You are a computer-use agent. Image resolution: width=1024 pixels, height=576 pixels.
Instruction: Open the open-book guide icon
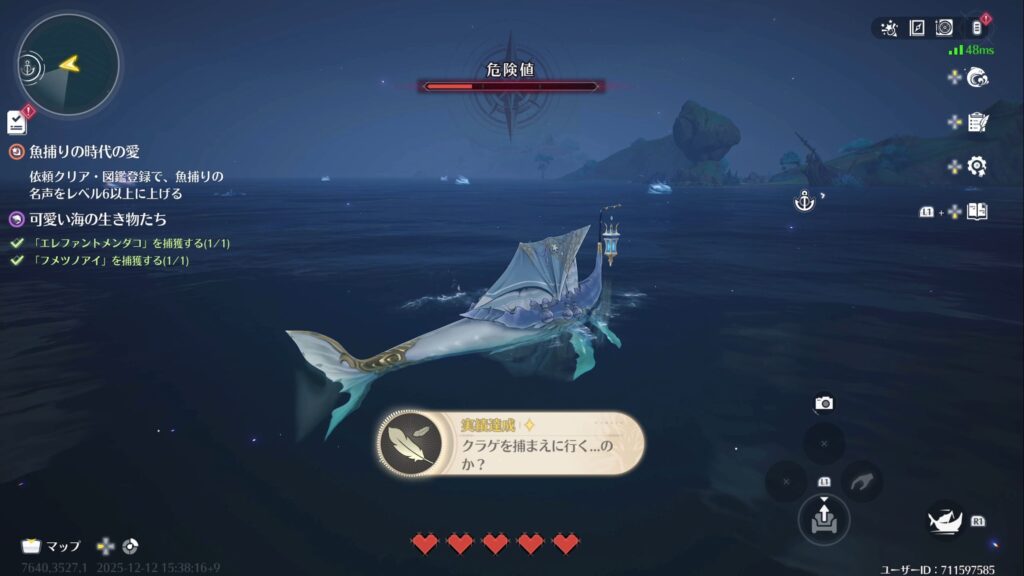click(977, 211)
